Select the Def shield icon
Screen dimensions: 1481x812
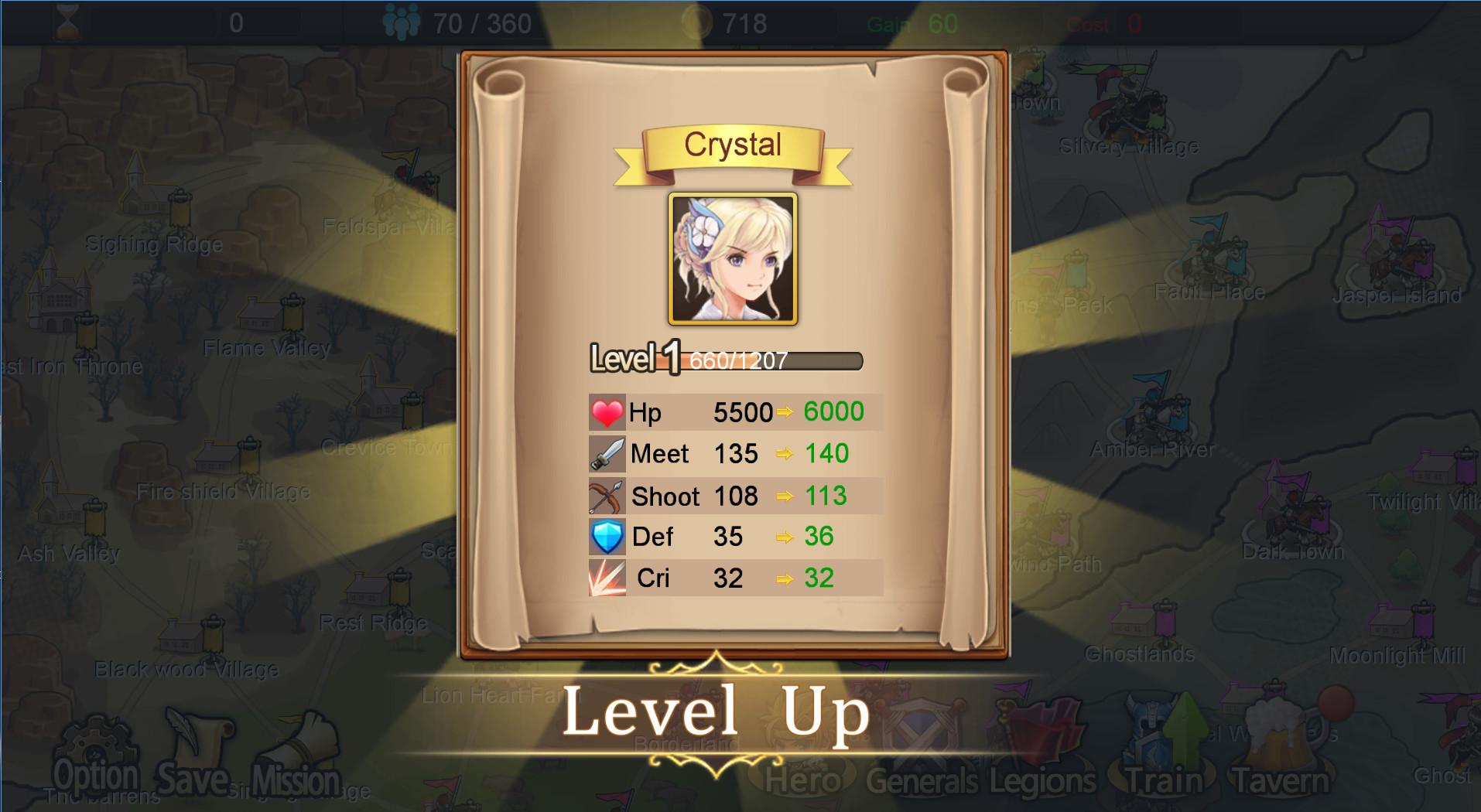coord(606,537)
